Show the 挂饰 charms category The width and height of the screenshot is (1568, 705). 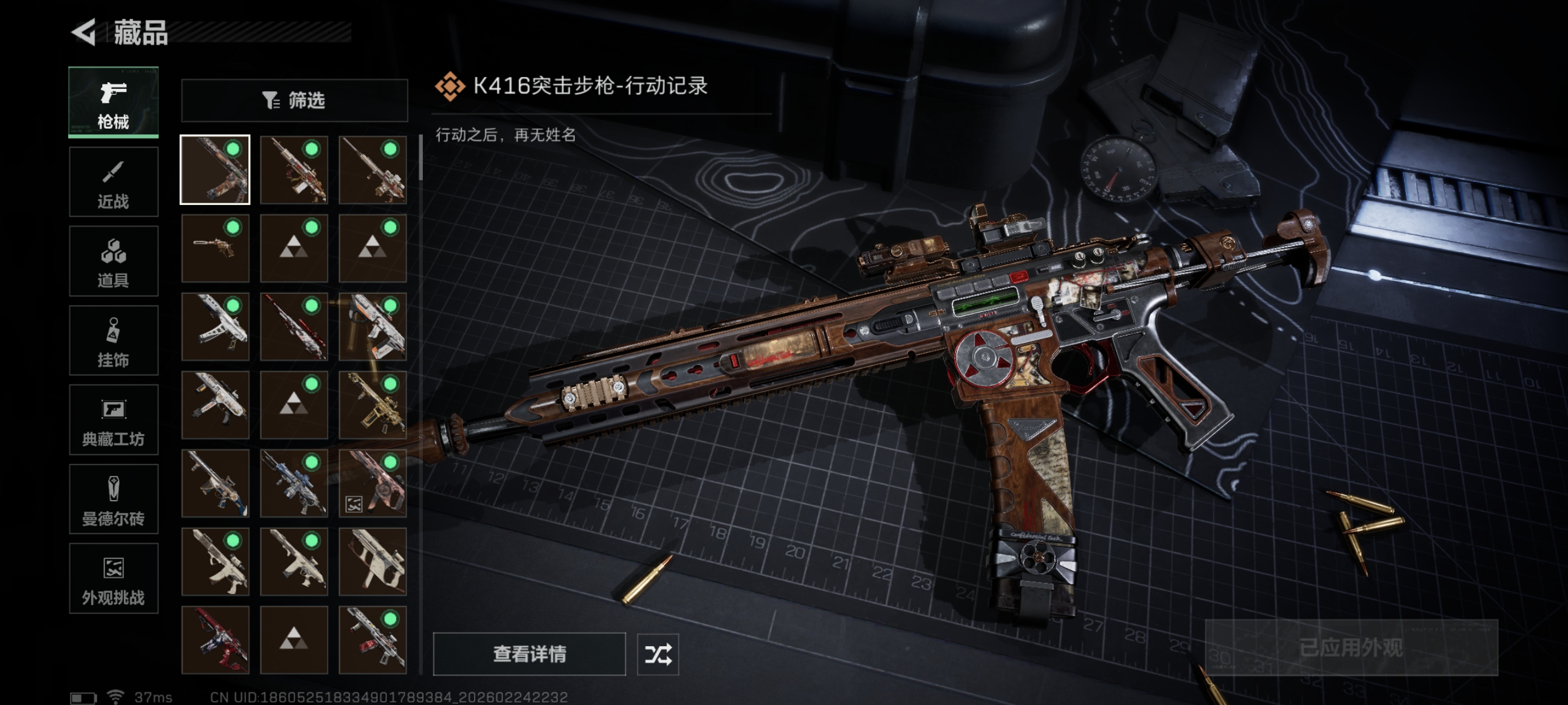(x=113, y=340)
